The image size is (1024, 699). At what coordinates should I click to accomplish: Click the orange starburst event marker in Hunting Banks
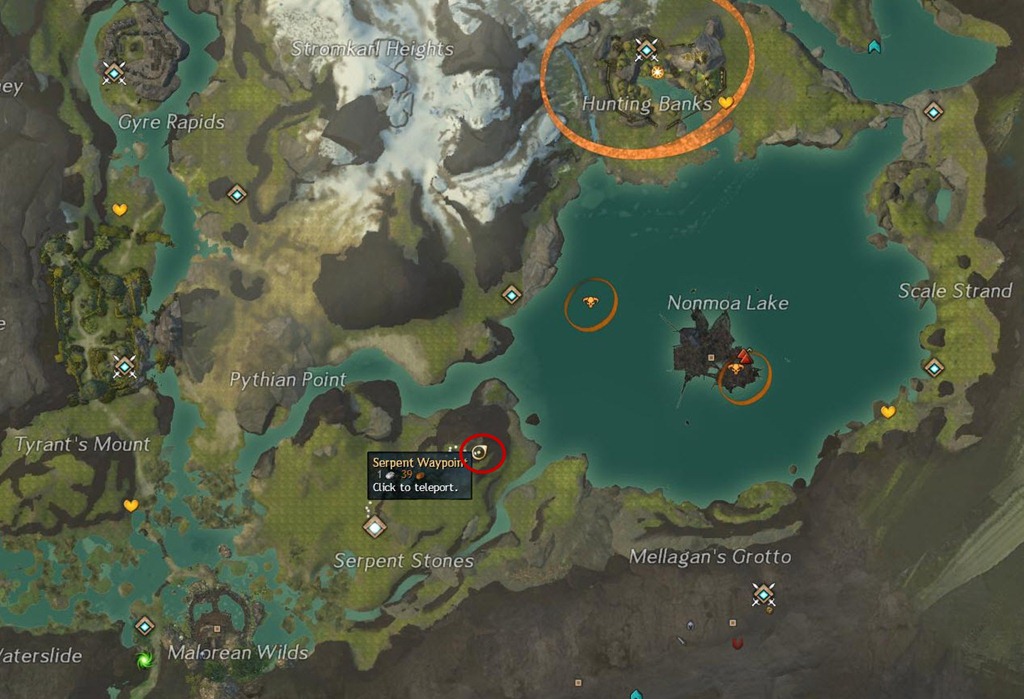[657, 72]
